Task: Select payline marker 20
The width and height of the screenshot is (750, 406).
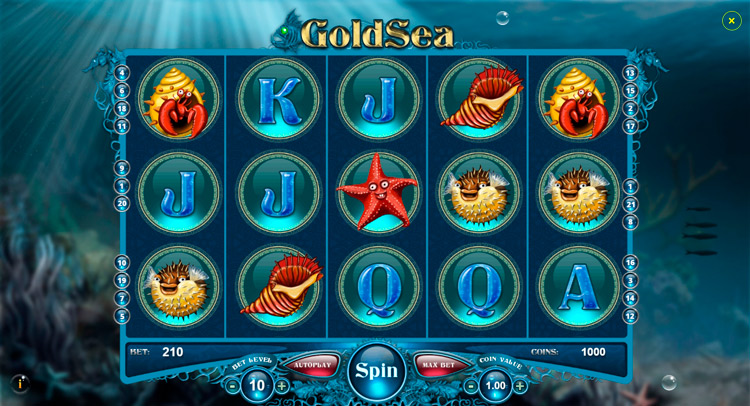Action: point(122,203)
